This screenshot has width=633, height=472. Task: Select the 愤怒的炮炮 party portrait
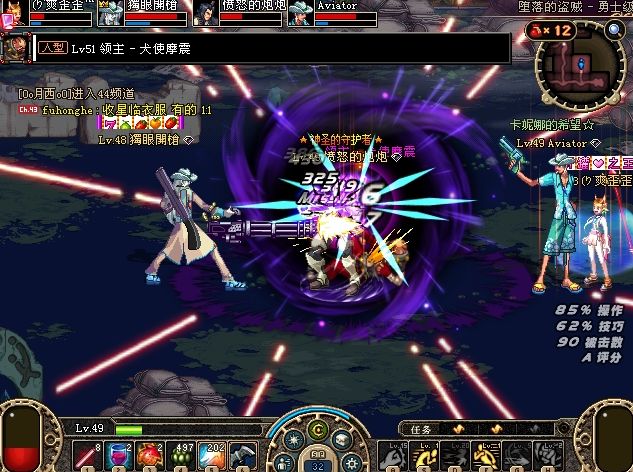[203, 13]
